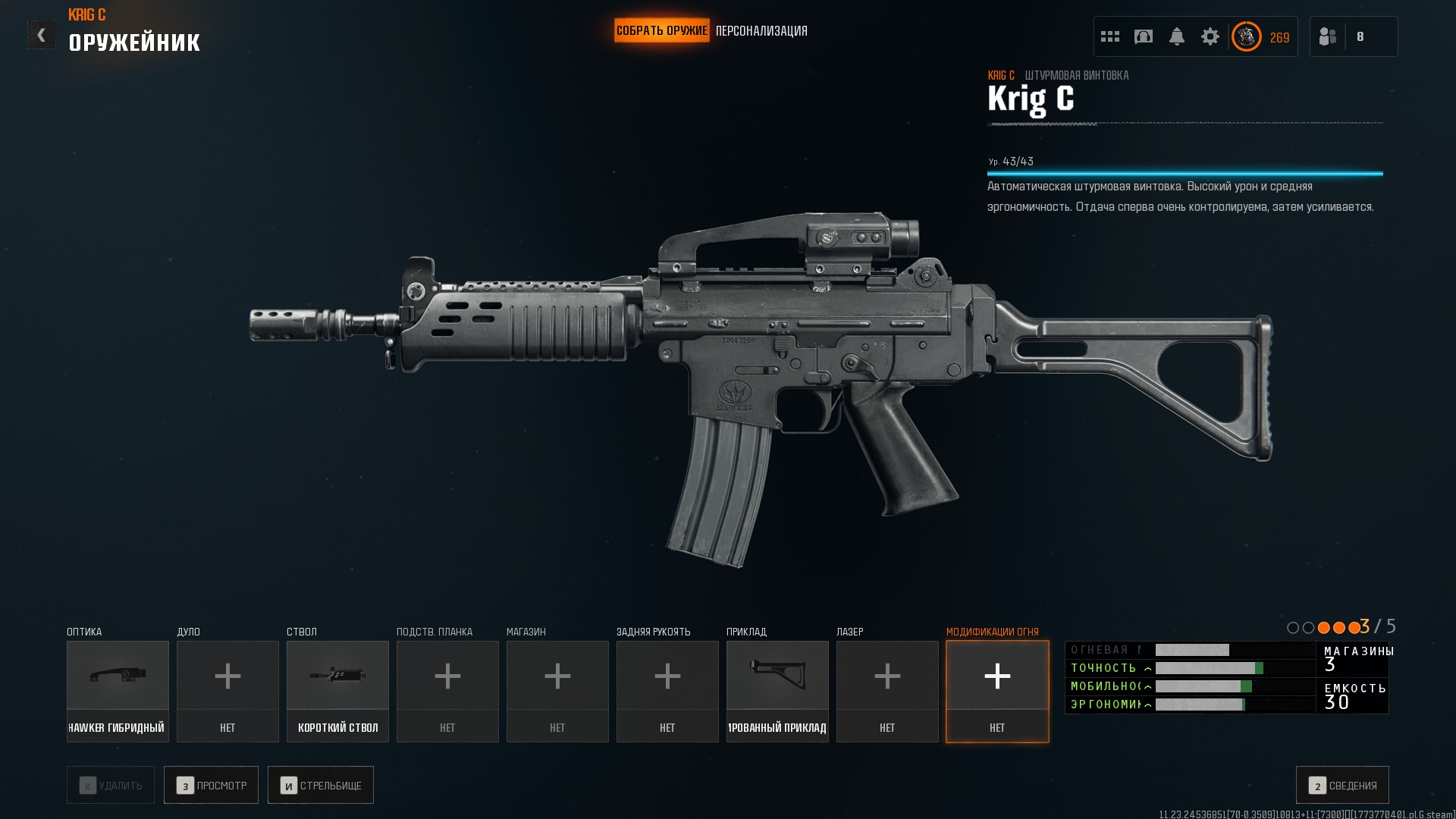
Task: Select the Модификации огня slot
Action: click(997, 691)
